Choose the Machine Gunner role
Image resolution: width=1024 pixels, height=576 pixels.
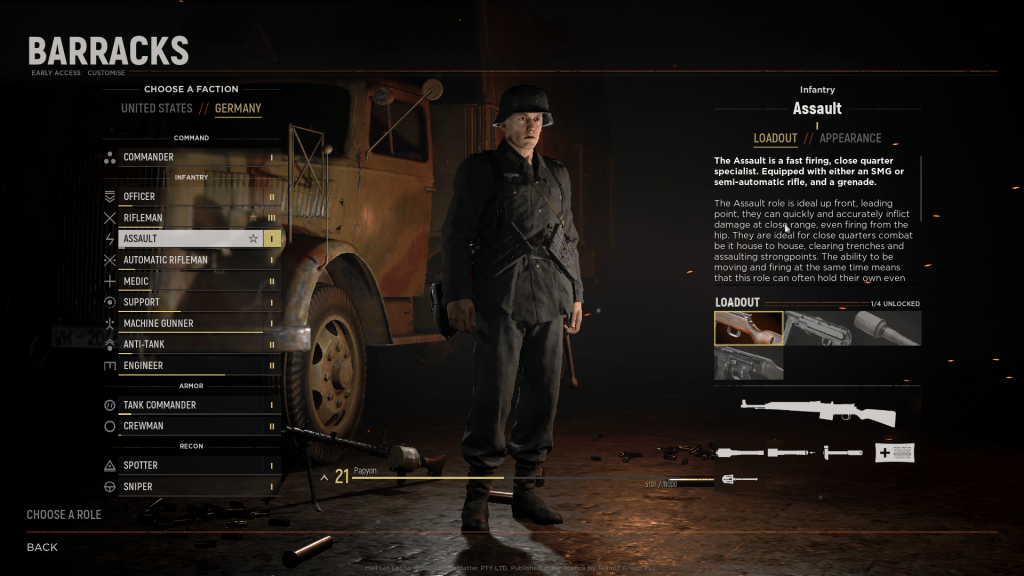pos(190,324)
